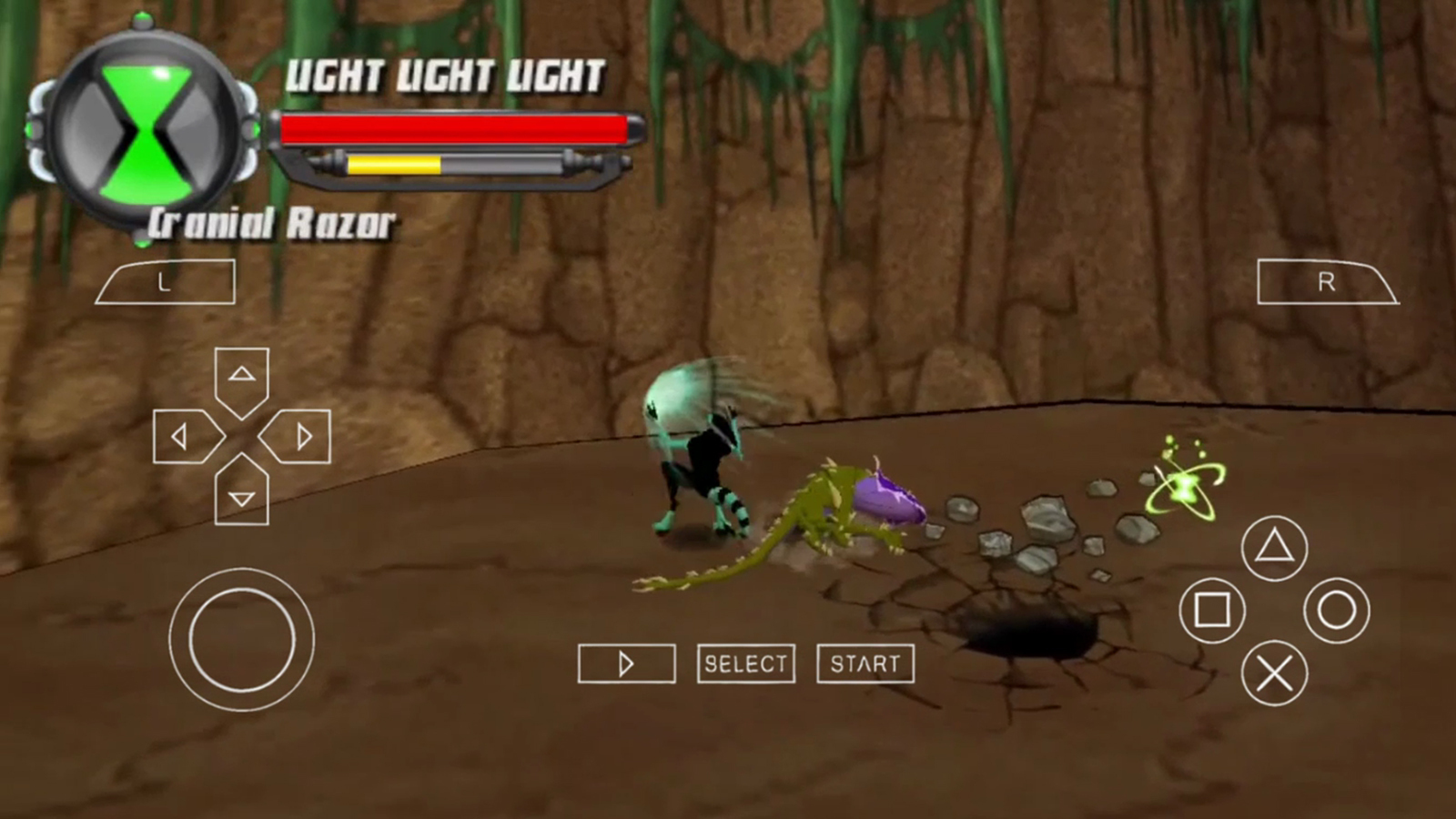
Task: Touch the analog stick circle
Action: pos(241,640)
